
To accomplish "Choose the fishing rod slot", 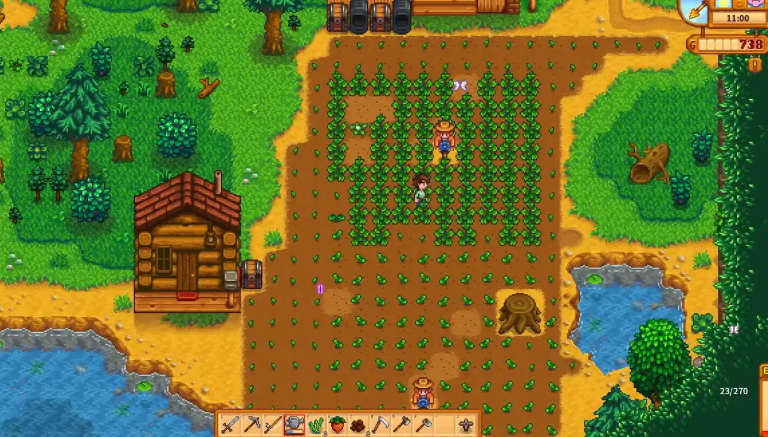I will pyautogui.click(x=273, y=425).
